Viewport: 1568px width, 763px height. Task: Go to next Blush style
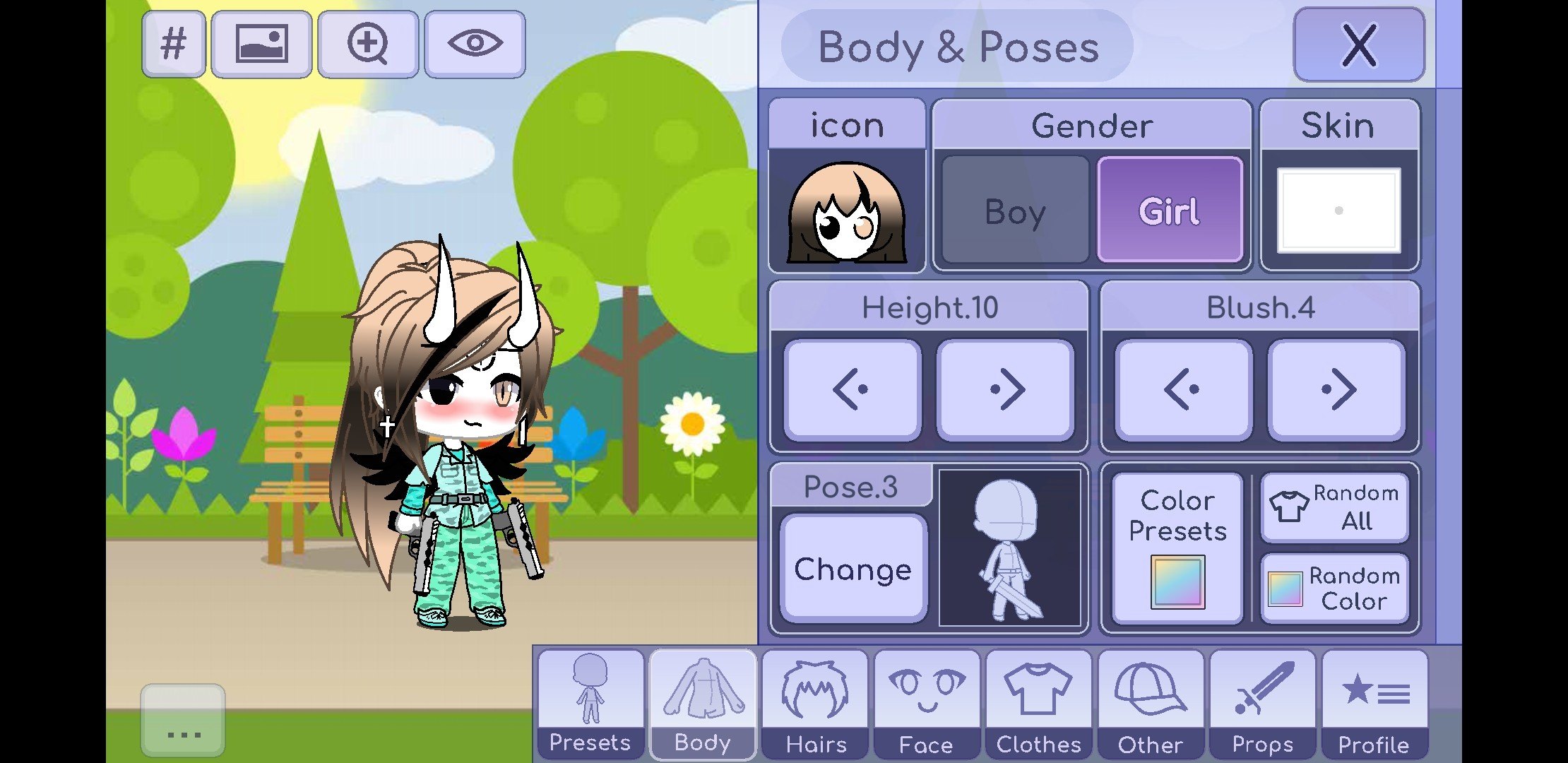(x=1336, y=389)
